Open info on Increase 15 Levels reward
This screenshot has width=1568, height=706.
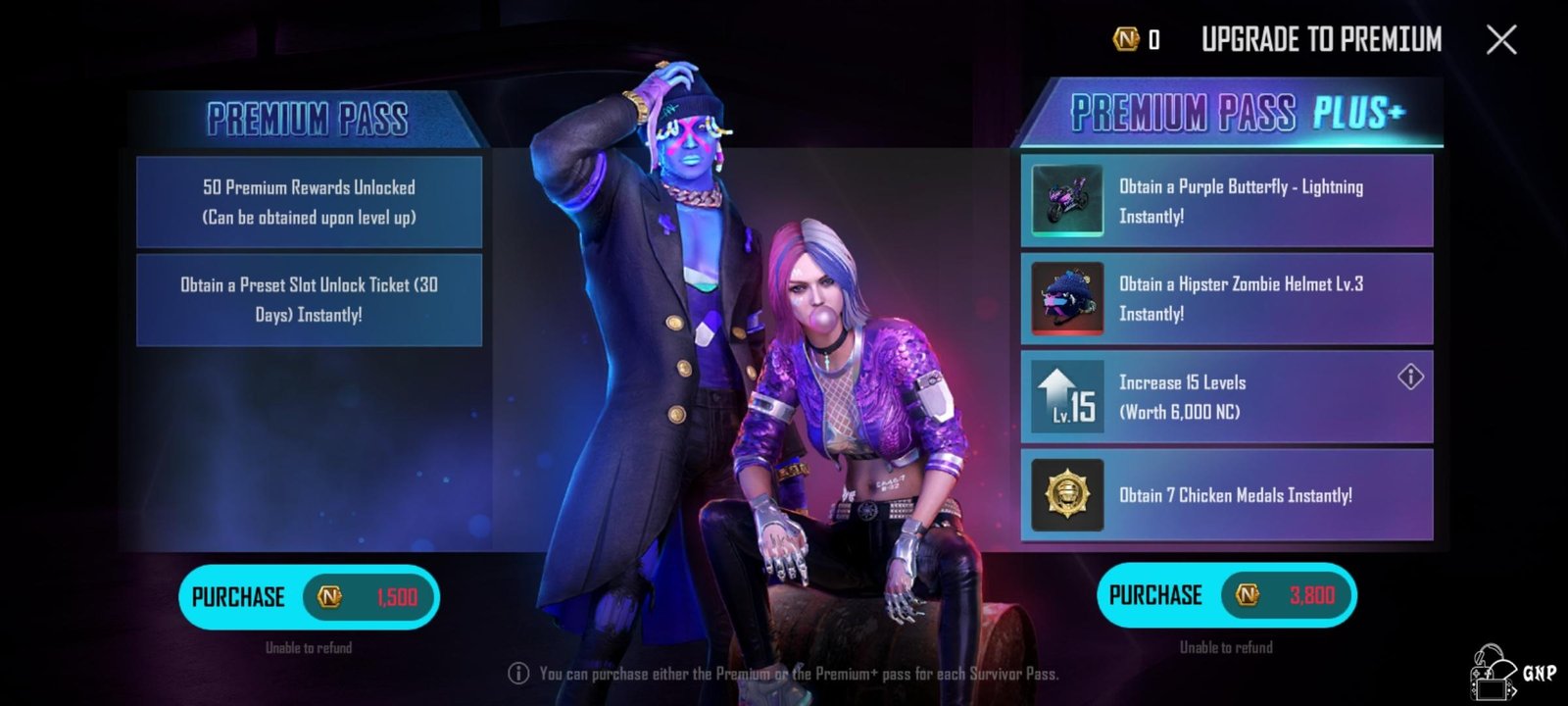pos(1410,377)
